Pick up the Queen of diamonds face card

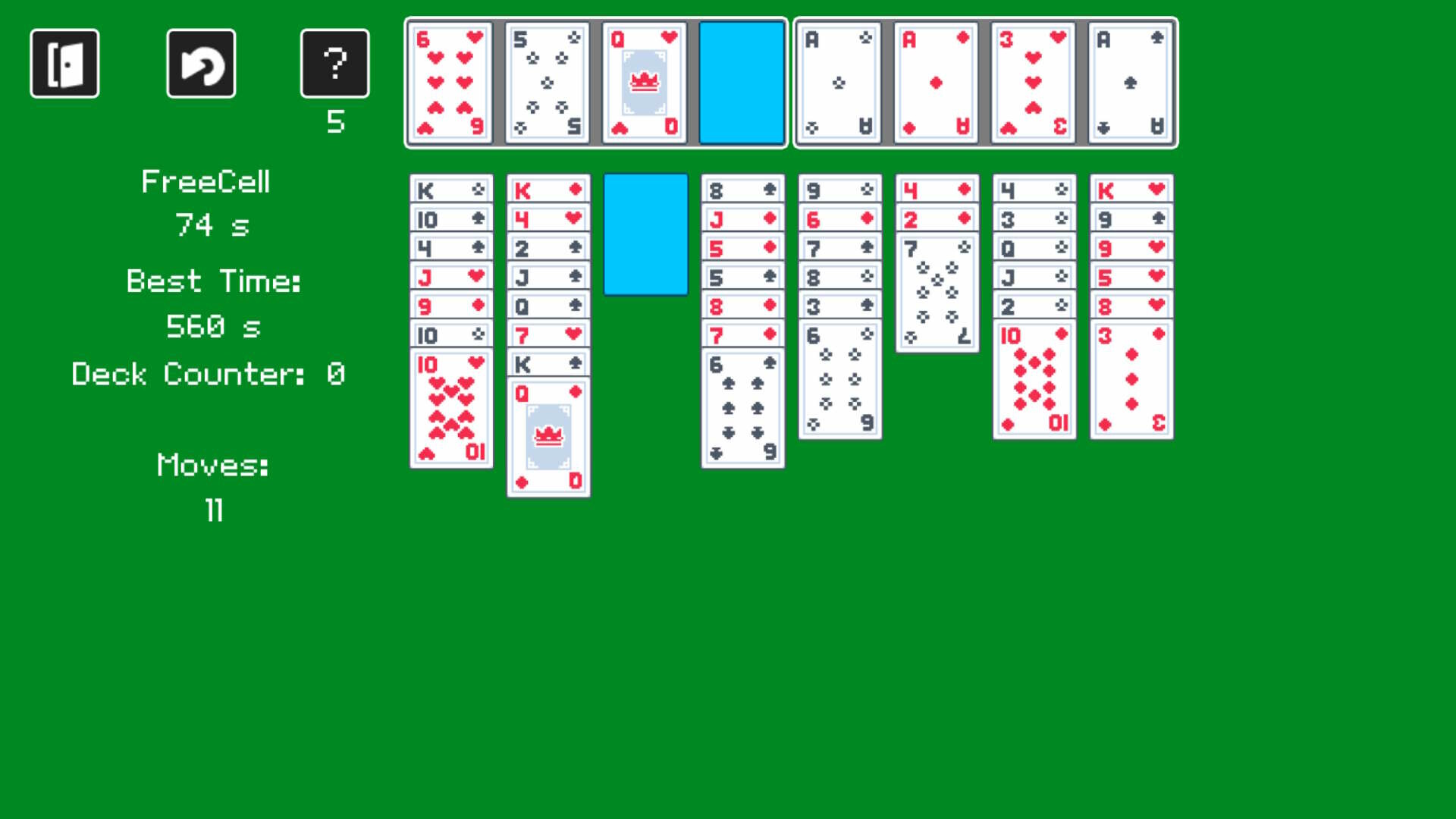coord(547,436)
